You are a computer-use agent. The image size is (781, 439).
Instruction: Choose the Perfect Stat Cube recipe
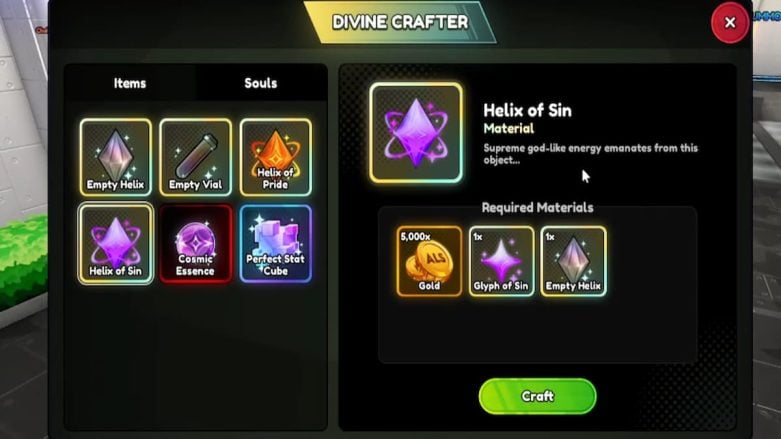click(275, 243)
